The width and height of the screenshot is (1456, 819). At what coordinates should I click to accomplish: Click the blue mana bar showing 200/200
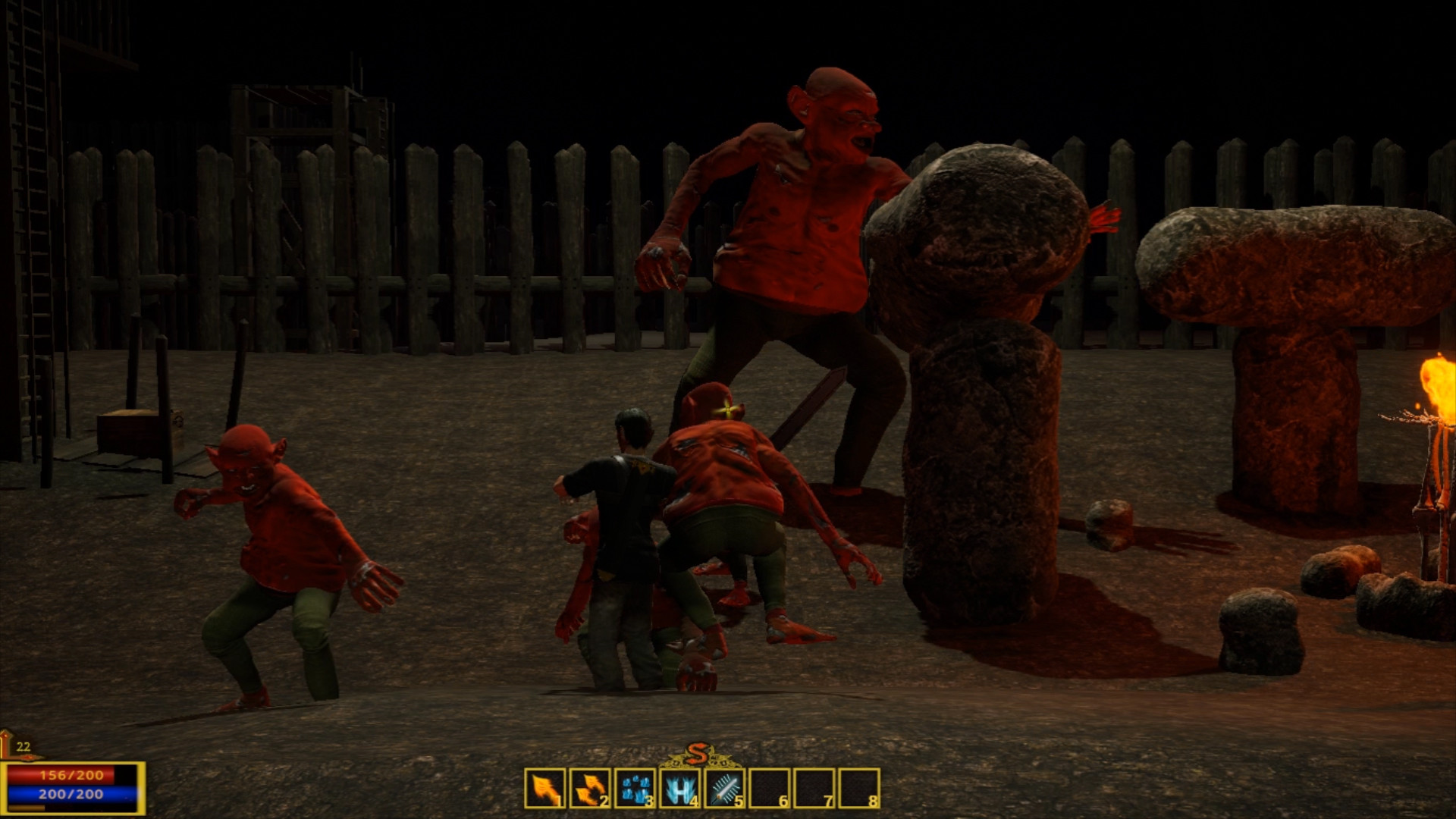coord(72,793)
